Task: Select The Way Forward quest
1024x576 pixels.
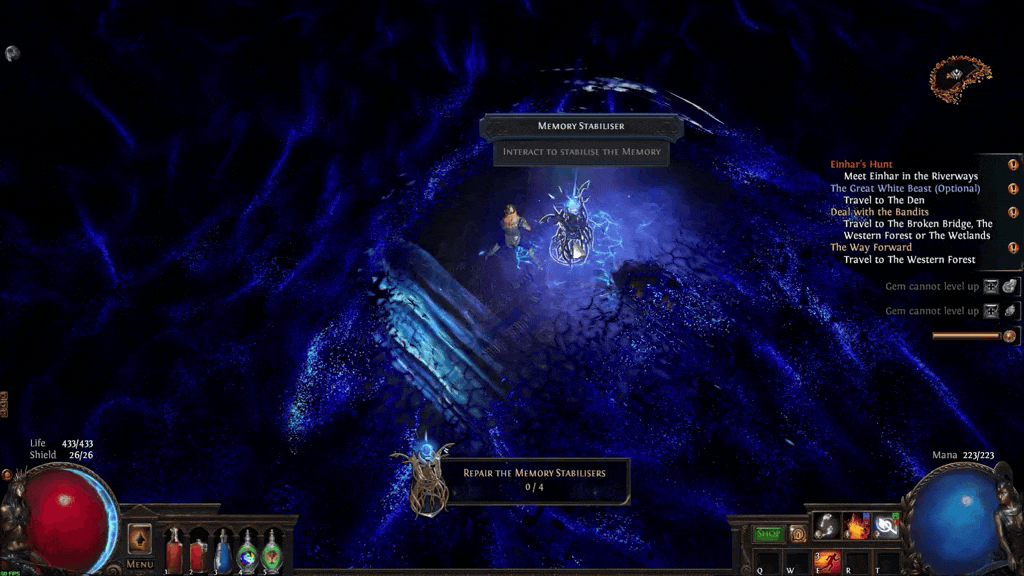Action: [870, 247]
